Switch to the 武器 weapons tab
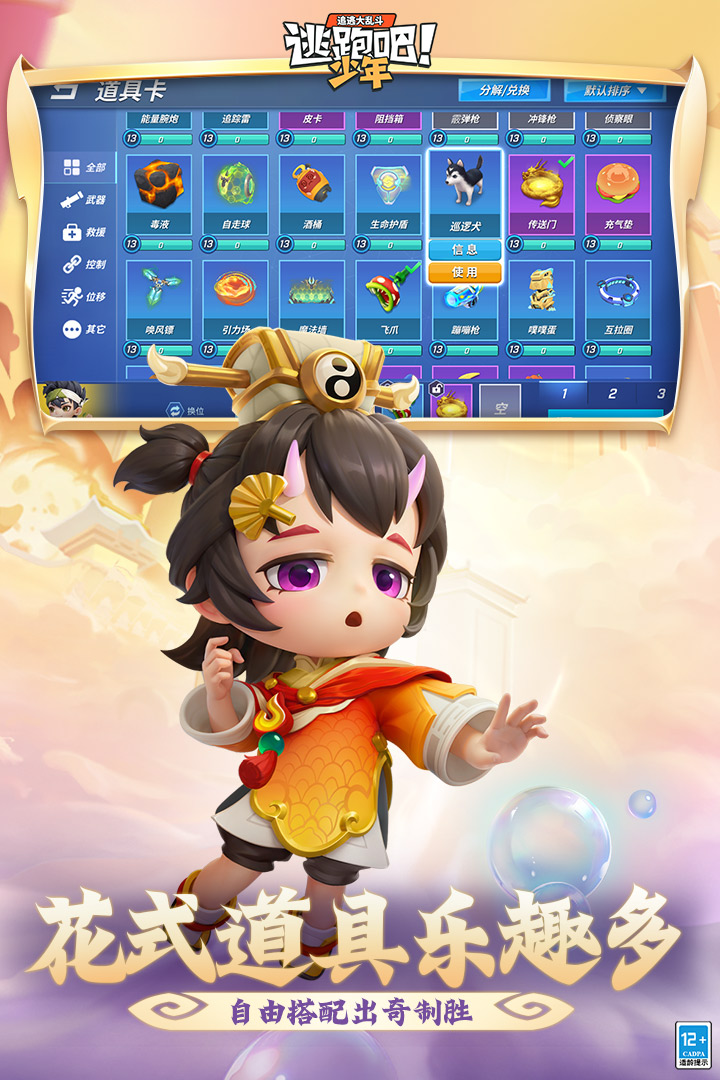 84,200
